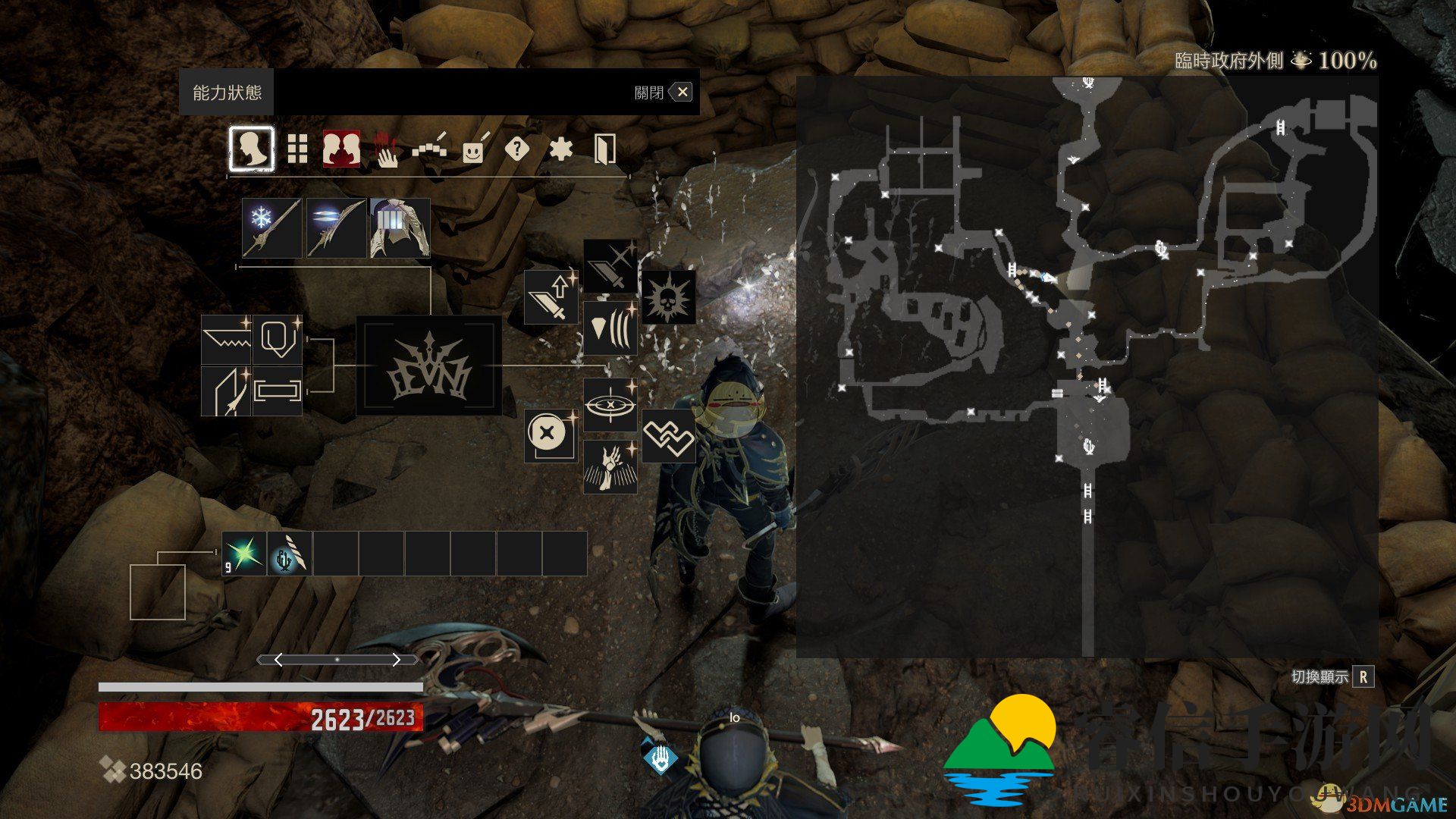Select the ice-element spear weapon slot
This screenshot has height=819, width=1456.
tap(271, 228)
